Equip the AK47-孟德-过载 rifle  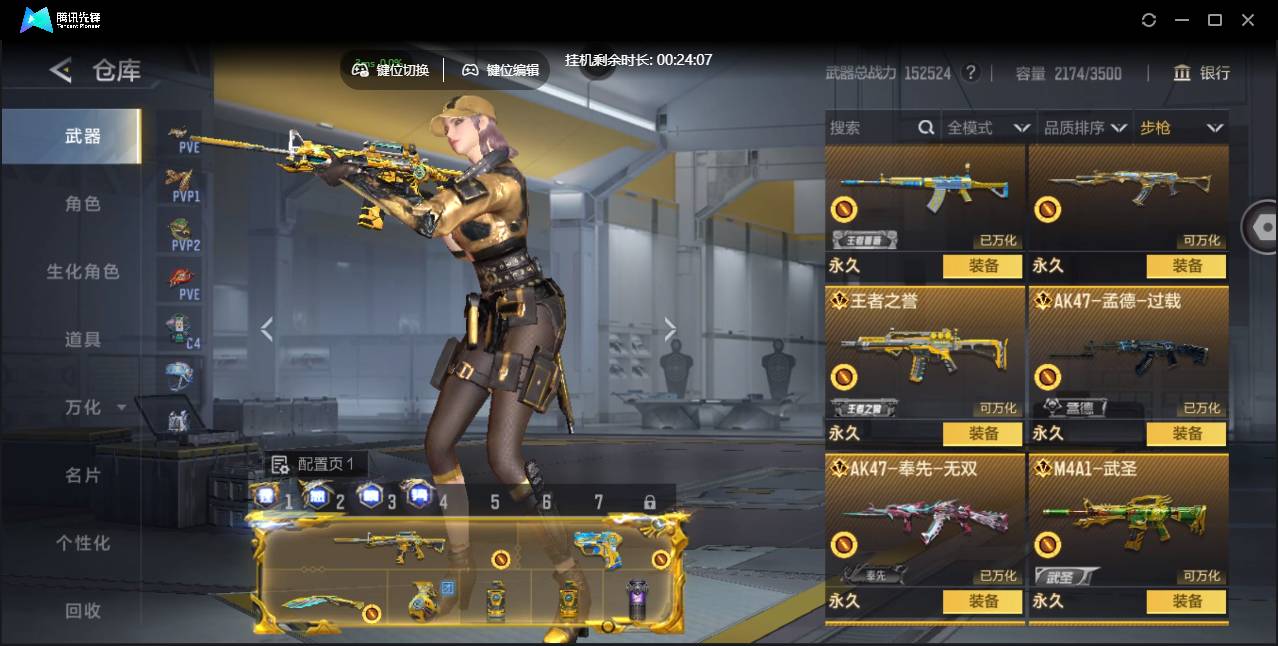[x=1186, y=433]
